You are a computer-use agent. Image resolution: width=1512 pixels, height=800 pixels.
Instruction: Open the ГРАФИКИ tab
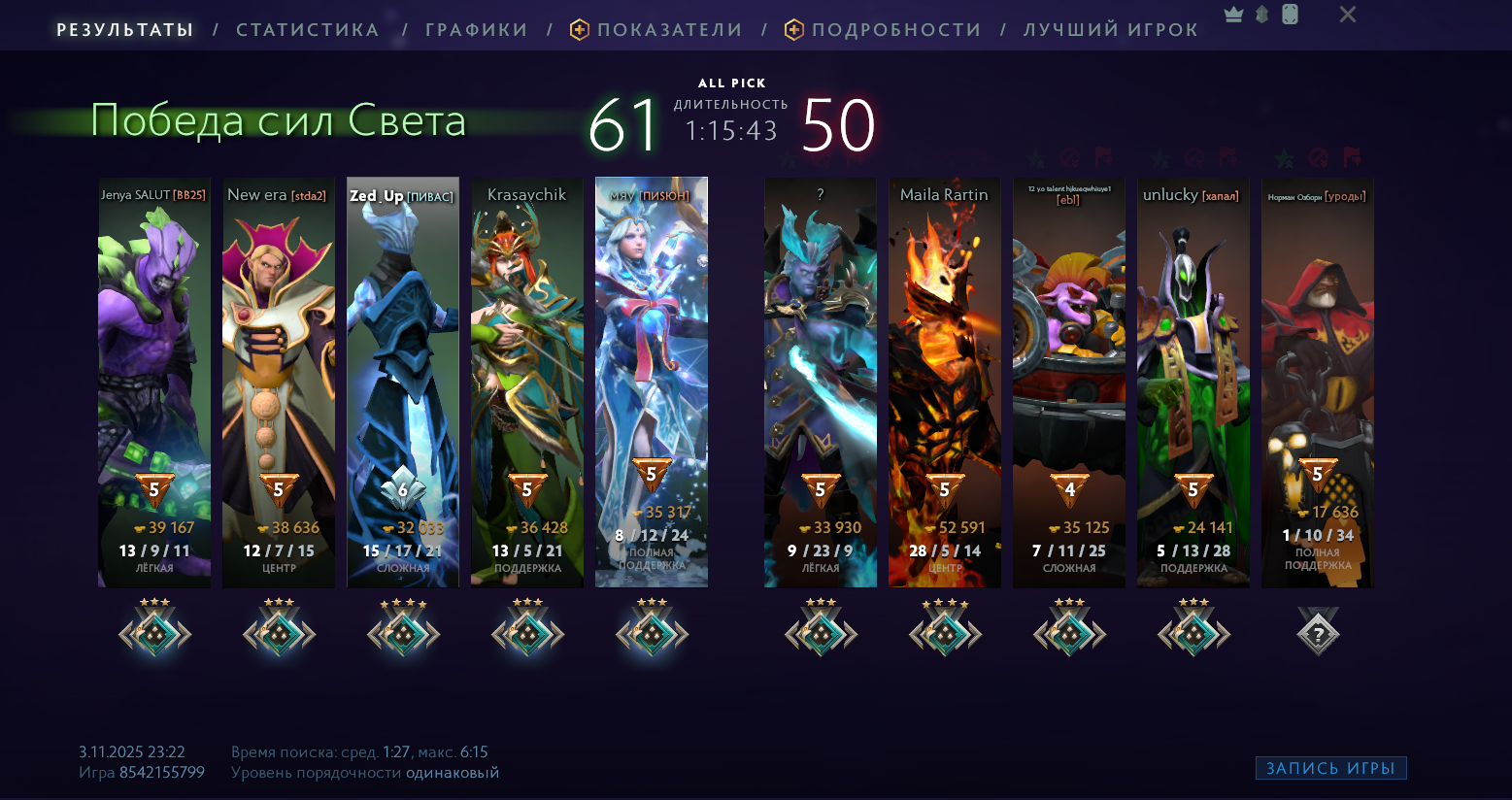[x=476, y=30]
